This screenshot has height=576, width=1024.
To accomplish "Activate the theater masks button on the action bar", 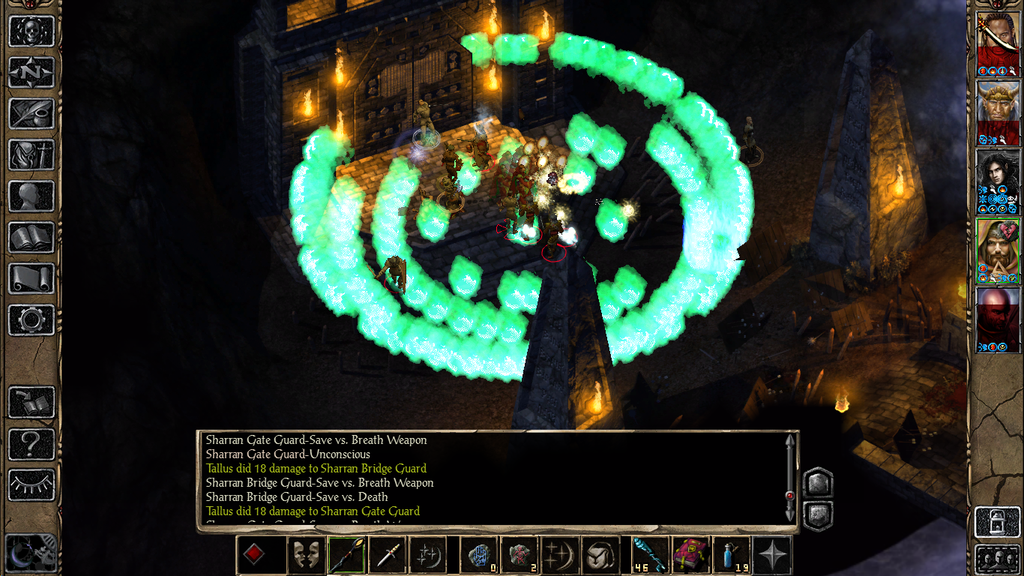I will tap(305, 555).
